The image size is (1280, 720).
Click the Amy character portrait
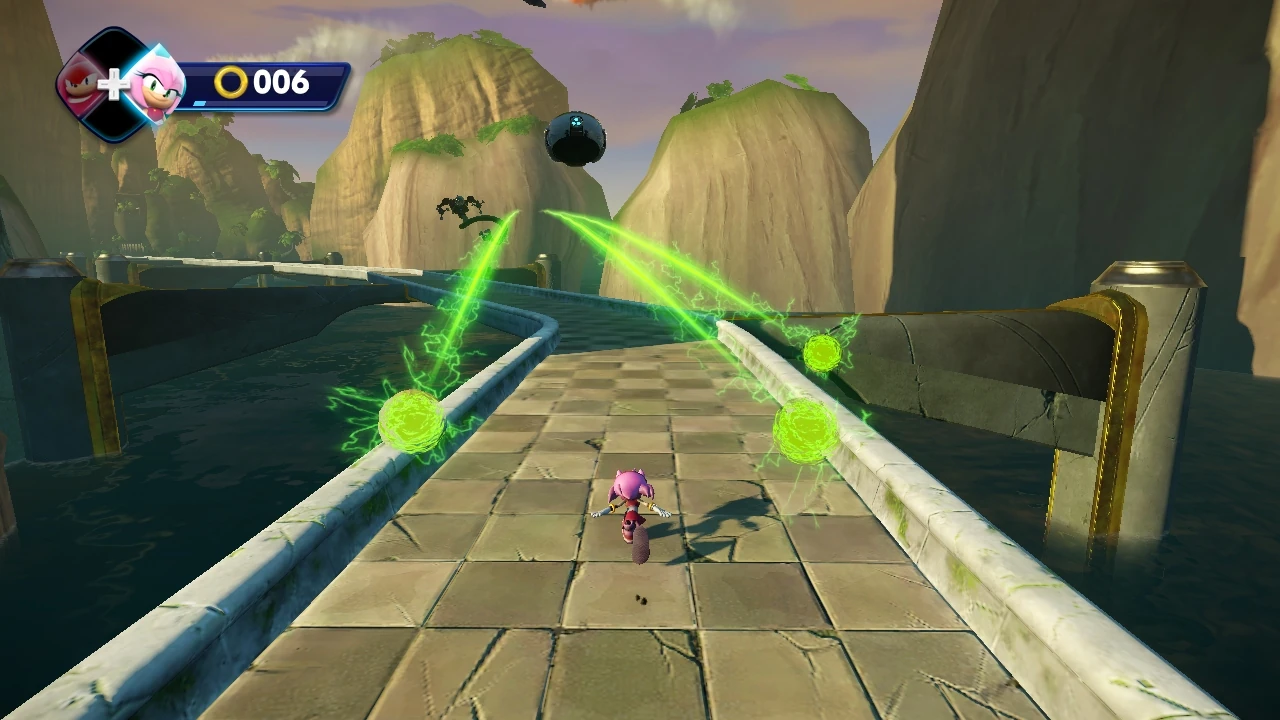pyautogui.click(x=155, y=85)
